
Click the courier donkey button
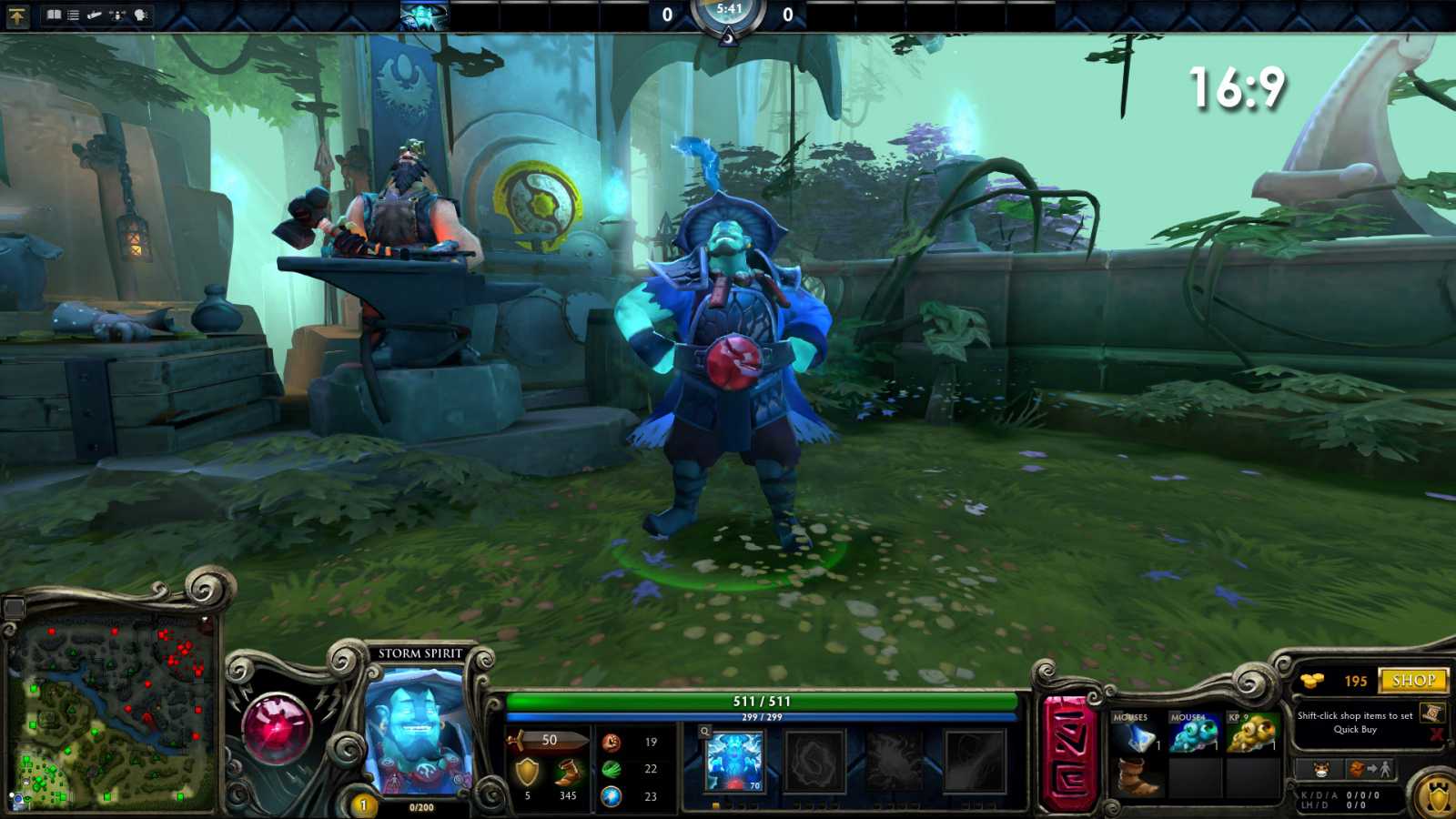(1321, 770)
